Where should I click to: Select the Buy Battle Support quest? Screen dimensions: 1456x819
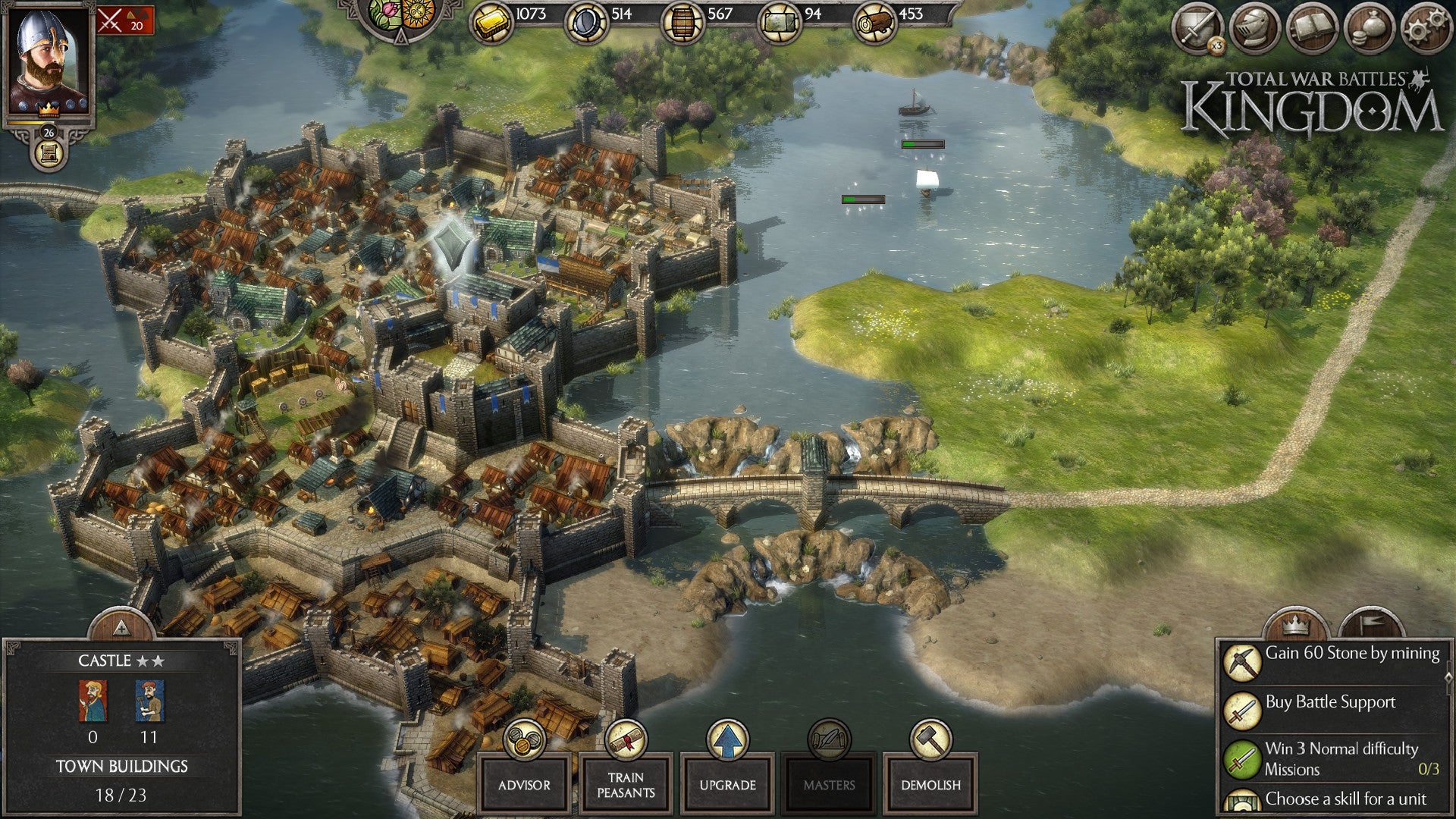click(1332, 710)
